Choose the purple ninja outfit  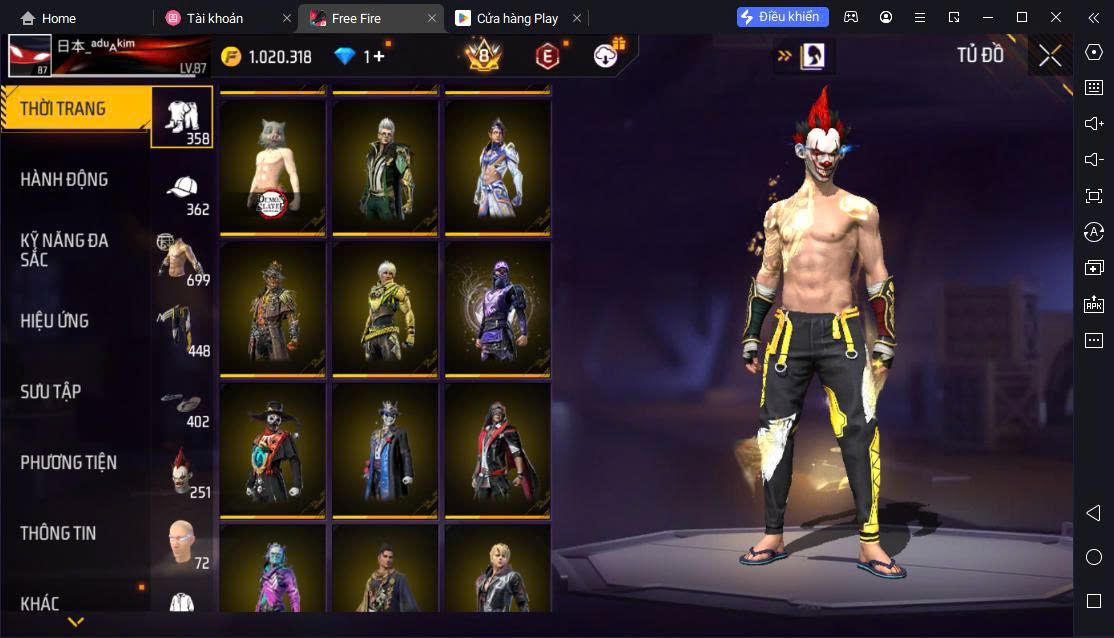pyautogui.click(x=497, y=307)
